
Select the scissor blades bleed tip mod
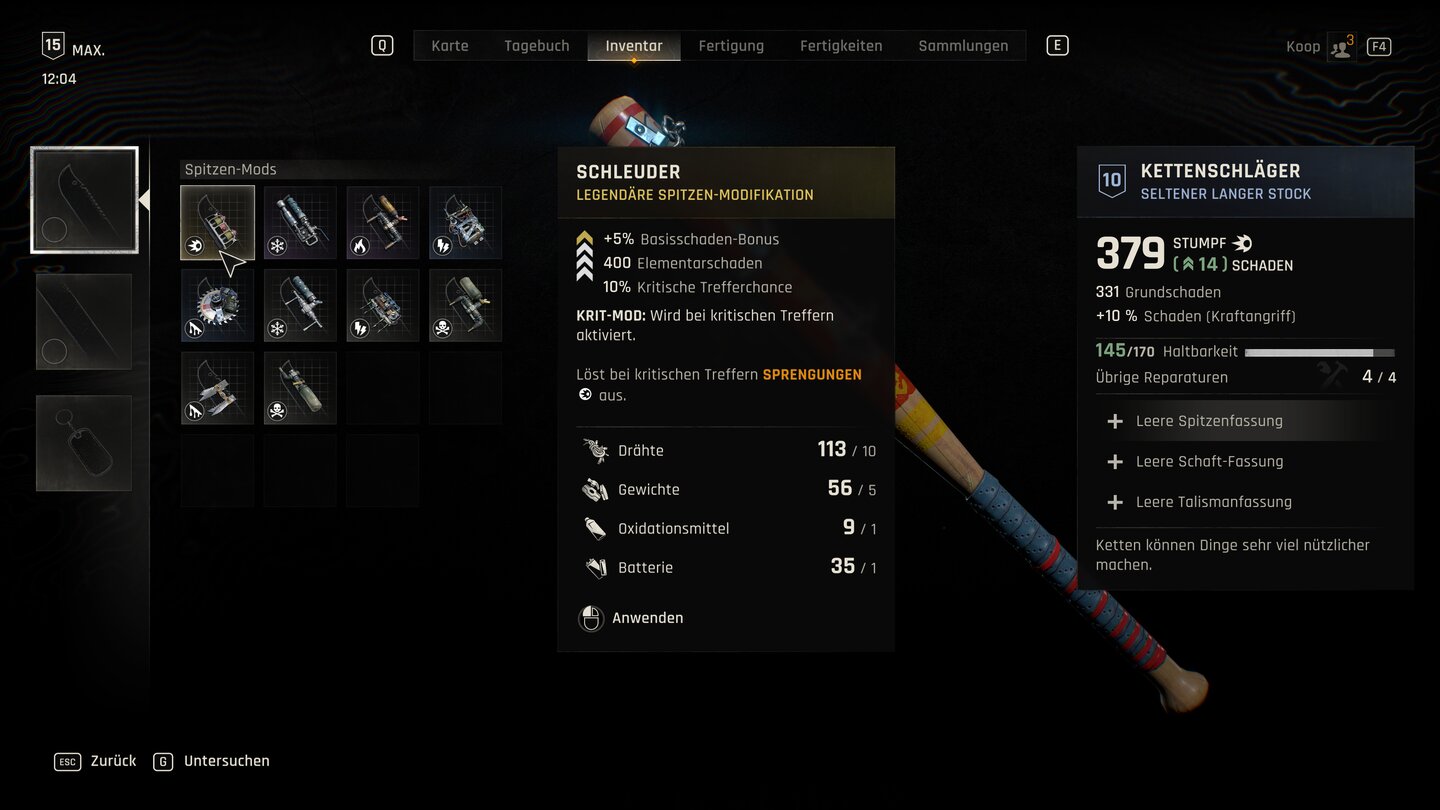coord(217,388)
